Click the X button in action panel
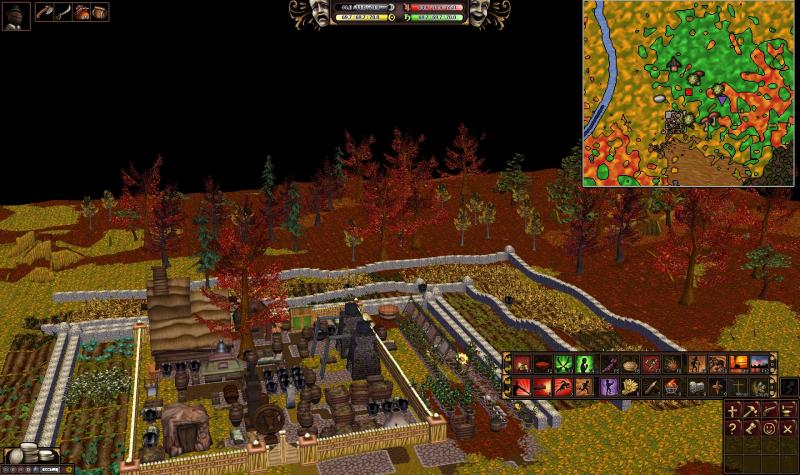This screenshot has width=800, height=475. 788,430
